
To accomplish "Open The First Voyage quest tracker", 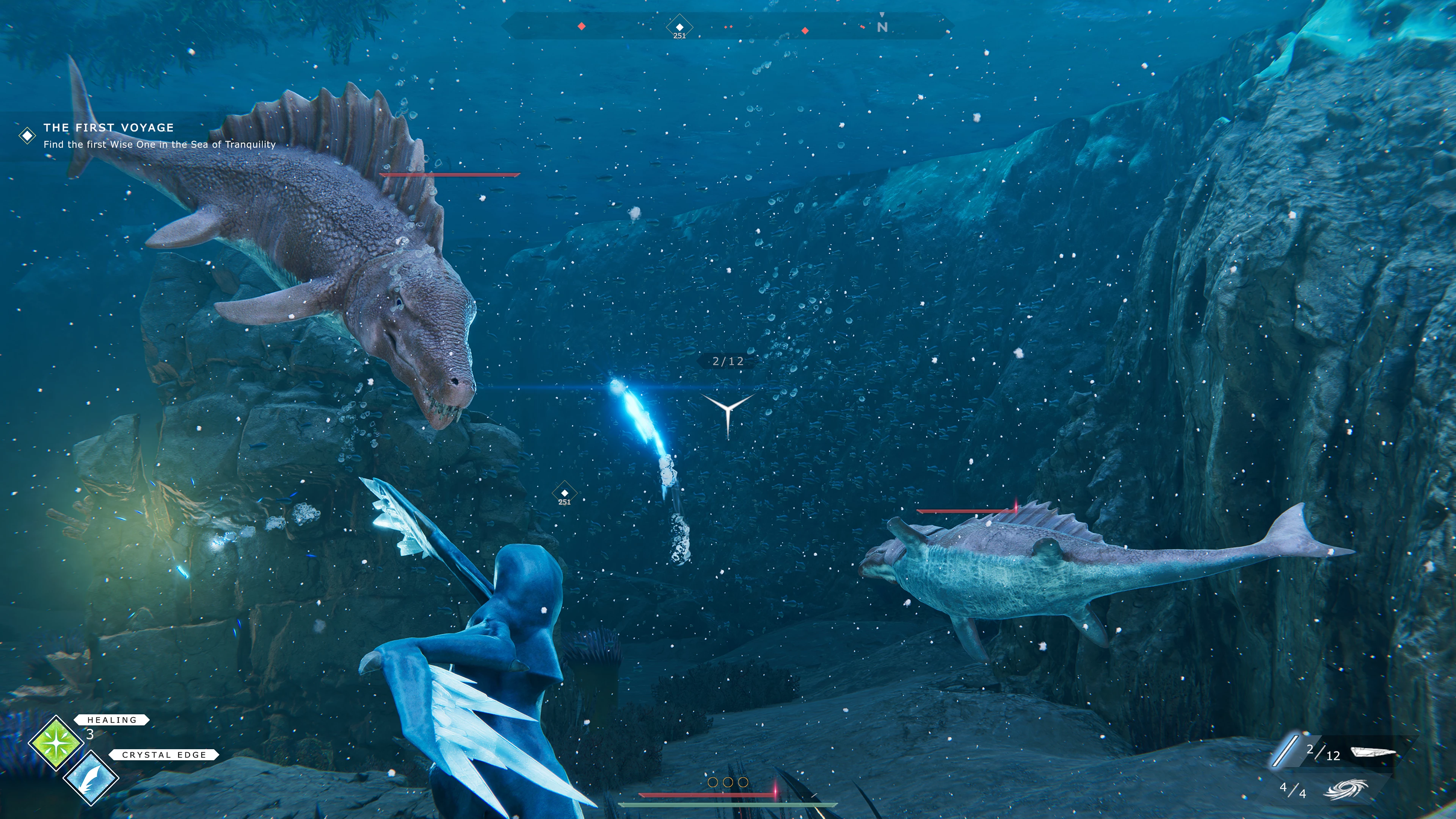I will click(x=108, y=128).
